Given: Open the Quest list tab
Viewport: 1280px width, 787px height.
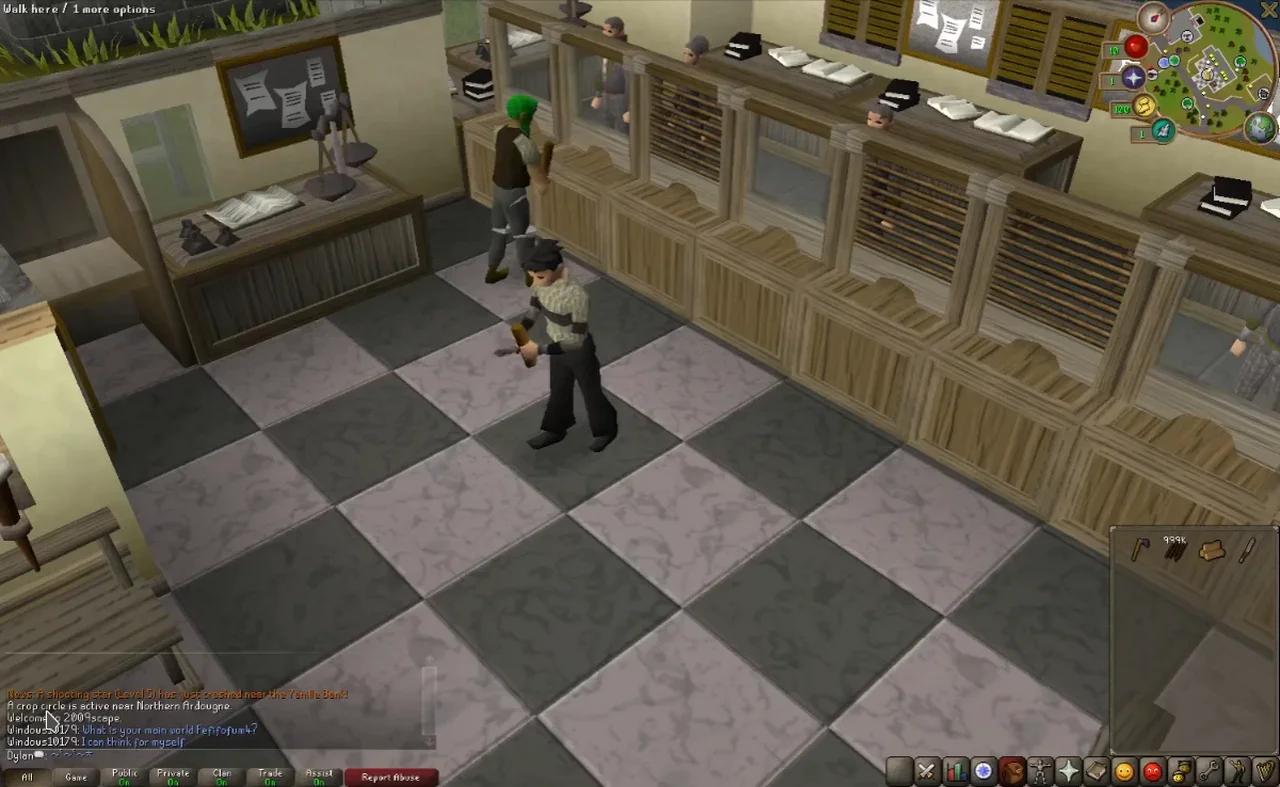Looking at the screenshot, I should 983,770.
